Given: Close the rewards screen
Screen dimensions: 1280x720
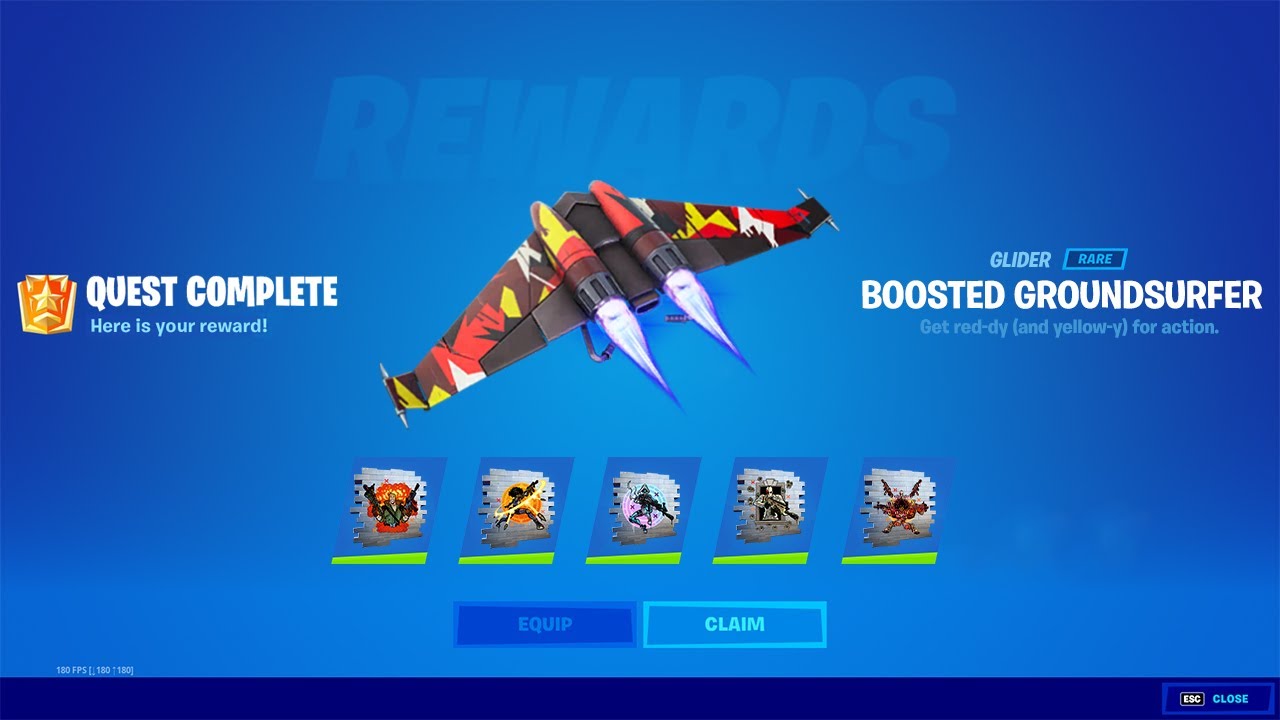Looking at the screenshot, I should pos(1216,699).
